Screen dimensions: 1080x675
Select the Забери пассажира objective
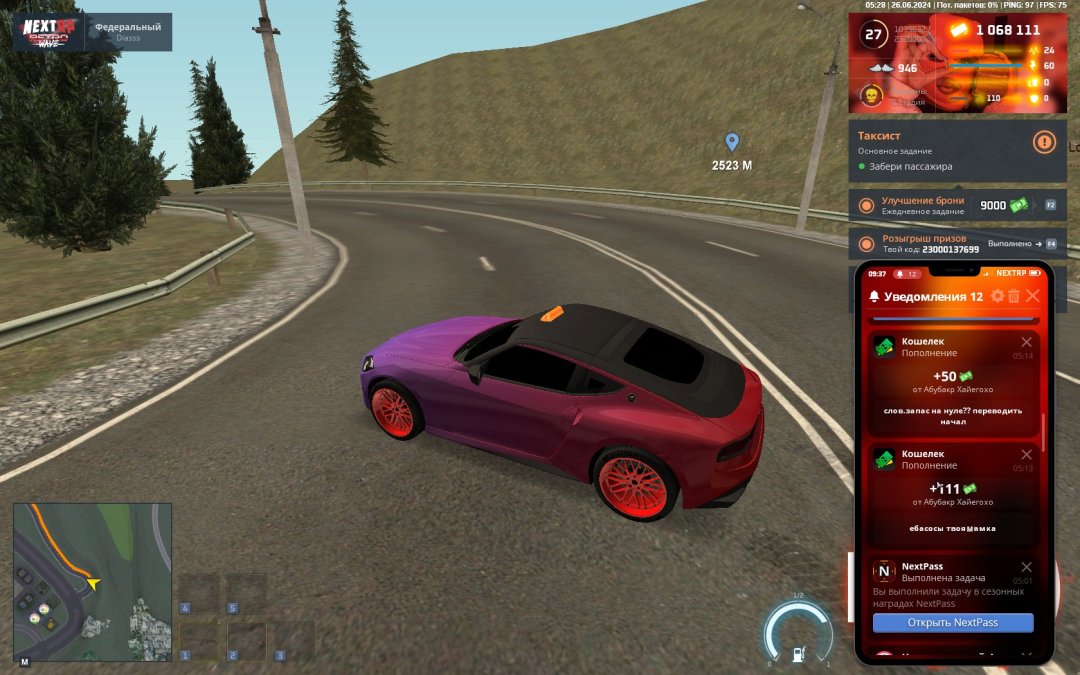click(x=910, y=166)
